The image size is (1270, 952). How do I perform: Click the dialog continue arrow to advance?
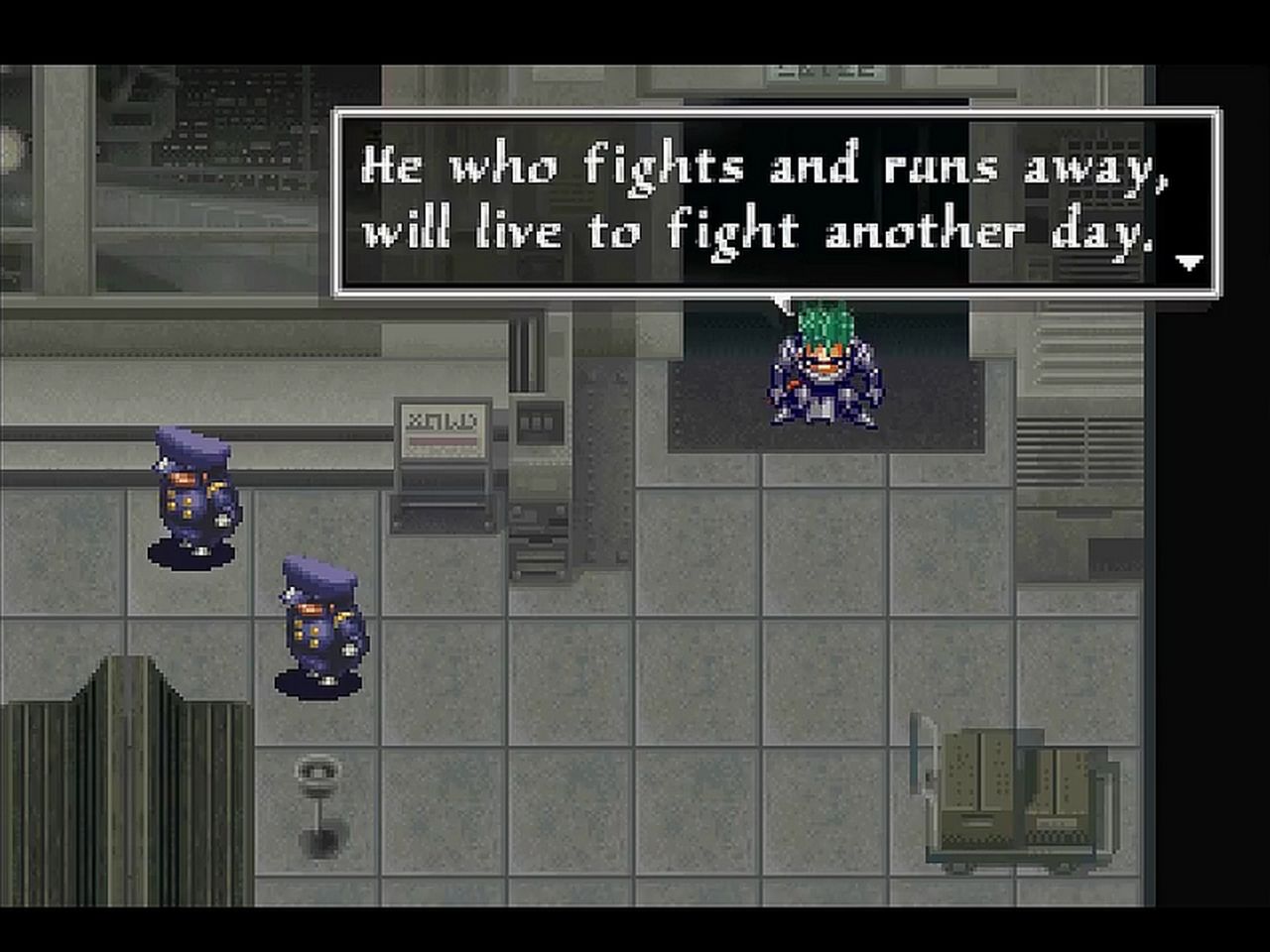click(x=1188, y=263)
